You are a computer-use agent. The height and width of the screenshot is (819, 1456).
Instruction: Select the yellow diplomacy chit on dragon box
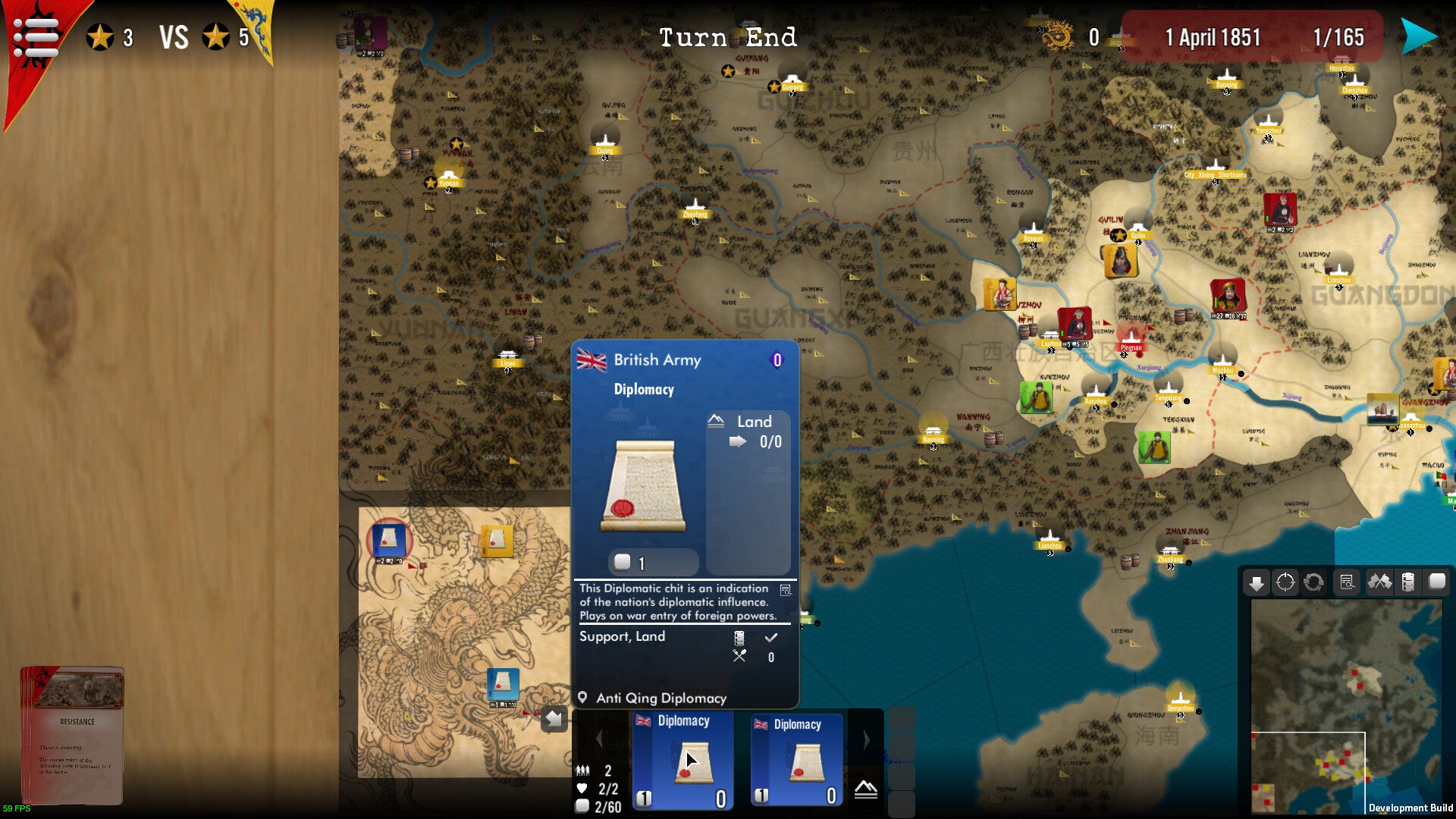[497, 541]
